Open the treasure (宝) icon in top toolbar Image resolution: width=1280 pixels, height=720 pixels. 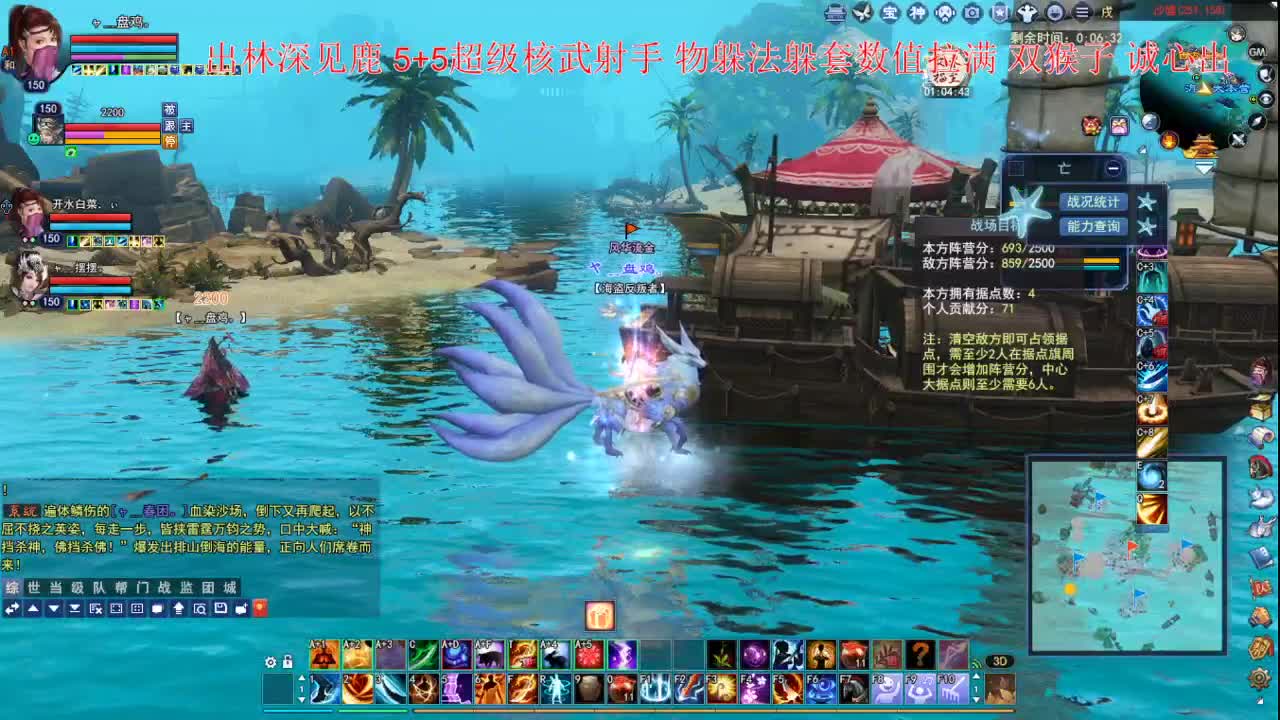point(888,12)
